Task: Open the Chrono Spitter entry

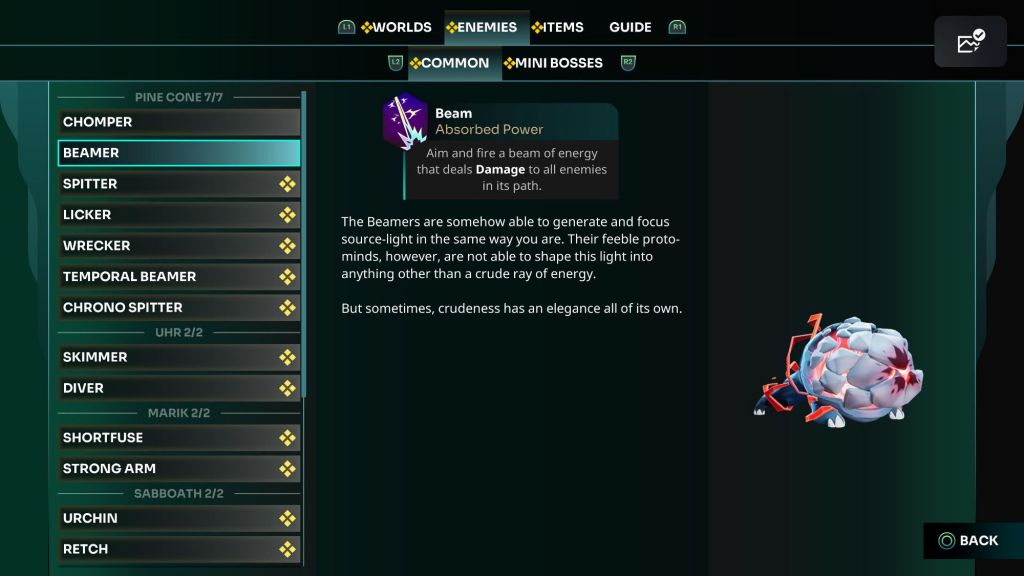Action: coord(179,308)
